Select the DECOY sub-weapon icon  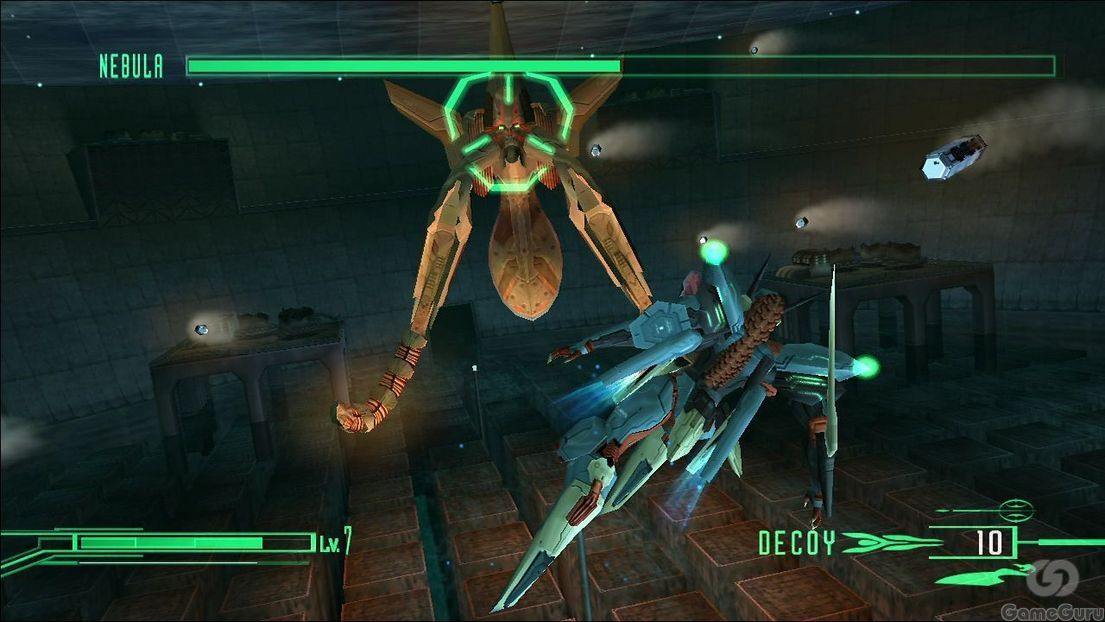point(886,543)
